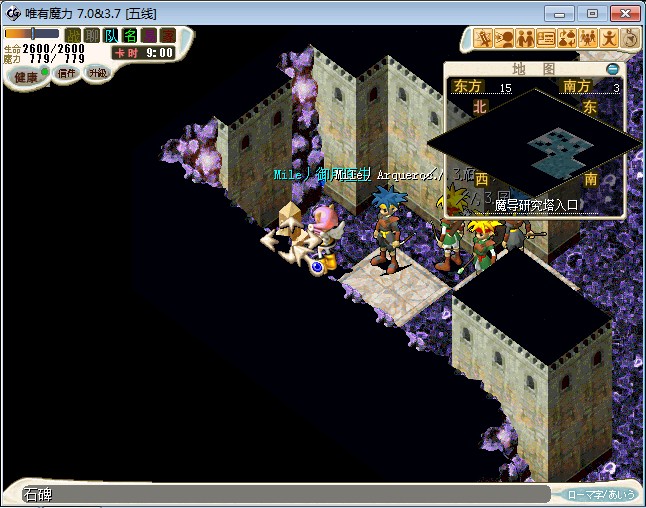Screen dimensions: 646x508
Task: Click the talking-head chat action icon
Action: 504,39
